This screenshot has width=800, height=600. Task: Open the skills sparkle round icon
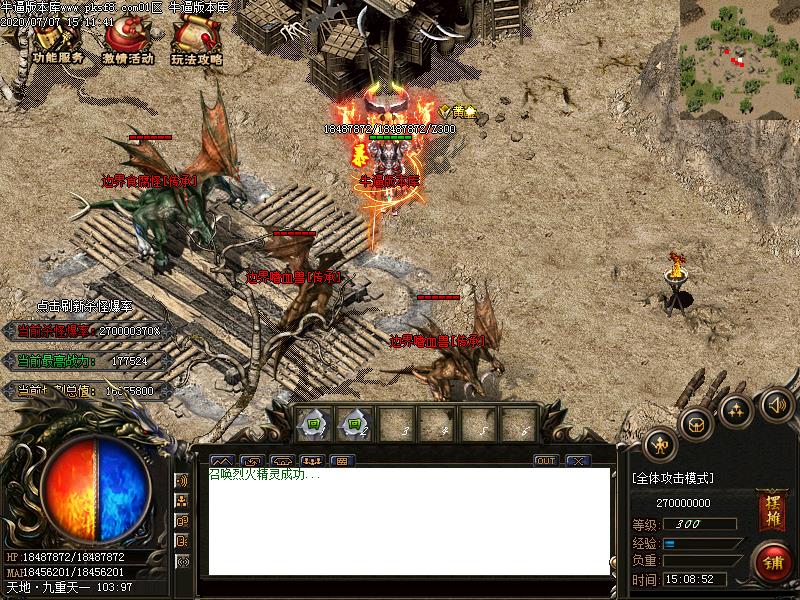(x=737, y=410)
